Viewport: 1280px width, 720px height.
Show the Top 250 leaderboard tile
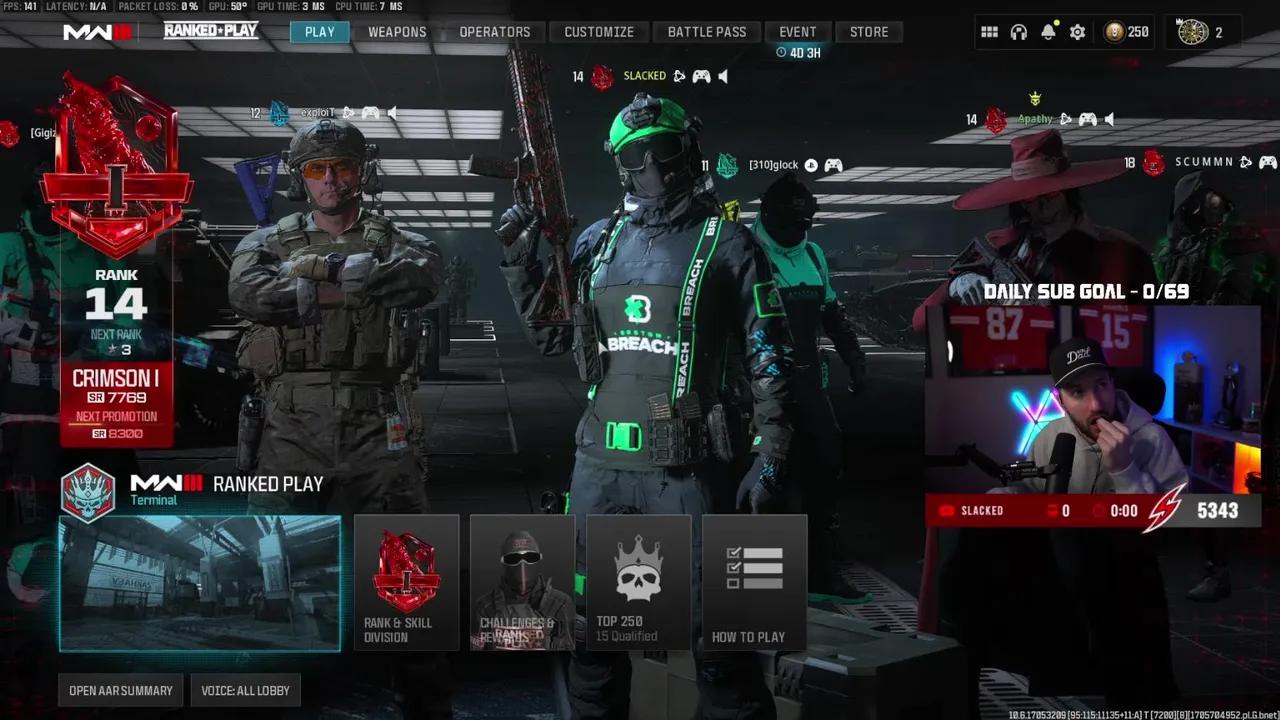click(x=638, y=583)
